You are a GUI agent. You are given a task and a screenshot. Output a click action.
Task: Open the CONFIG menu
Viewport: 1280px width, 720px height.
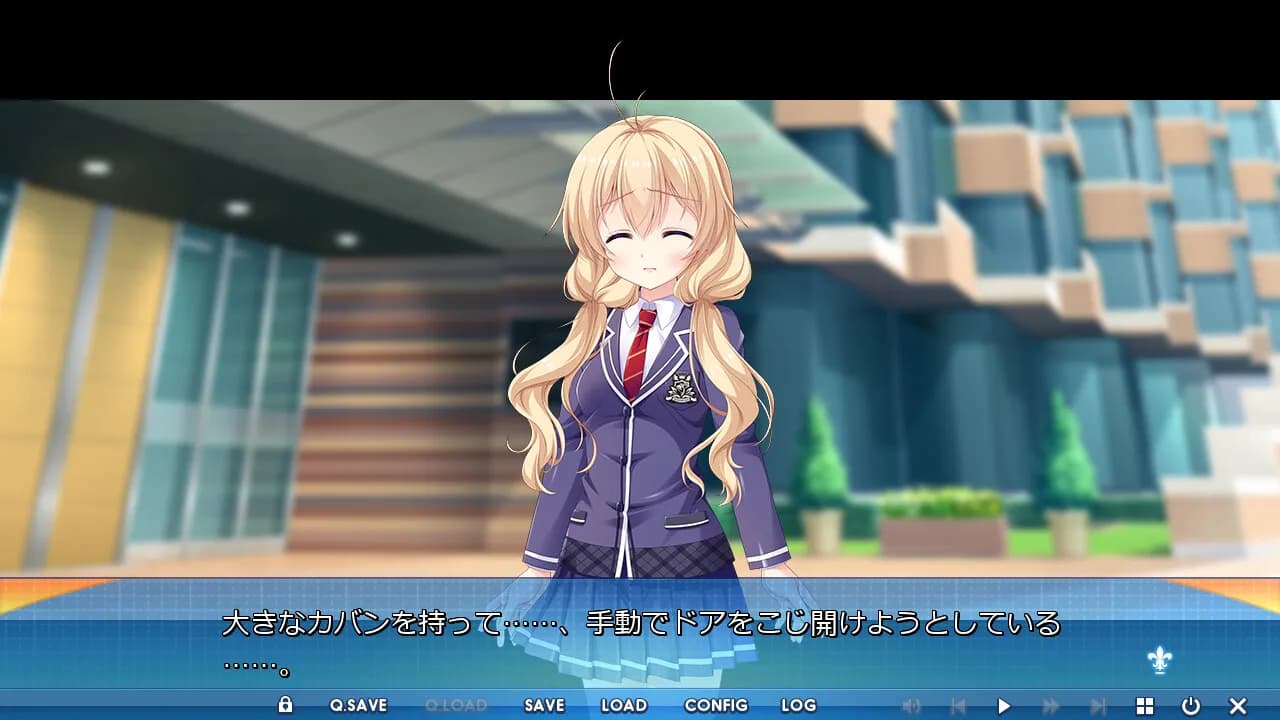[x=714, y=705]
